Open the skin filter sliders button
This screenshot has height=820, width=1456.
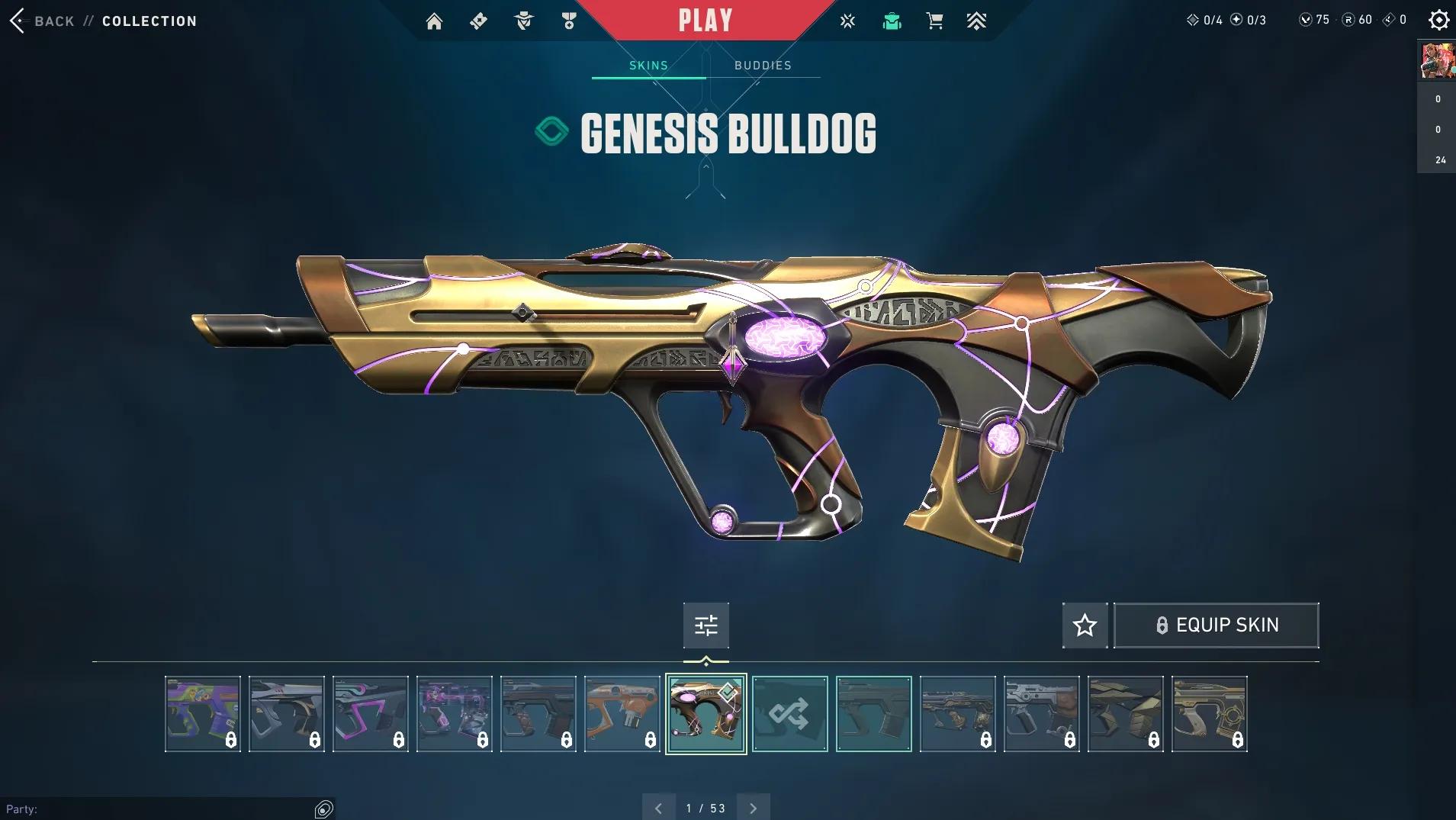(x=706, y=625)
